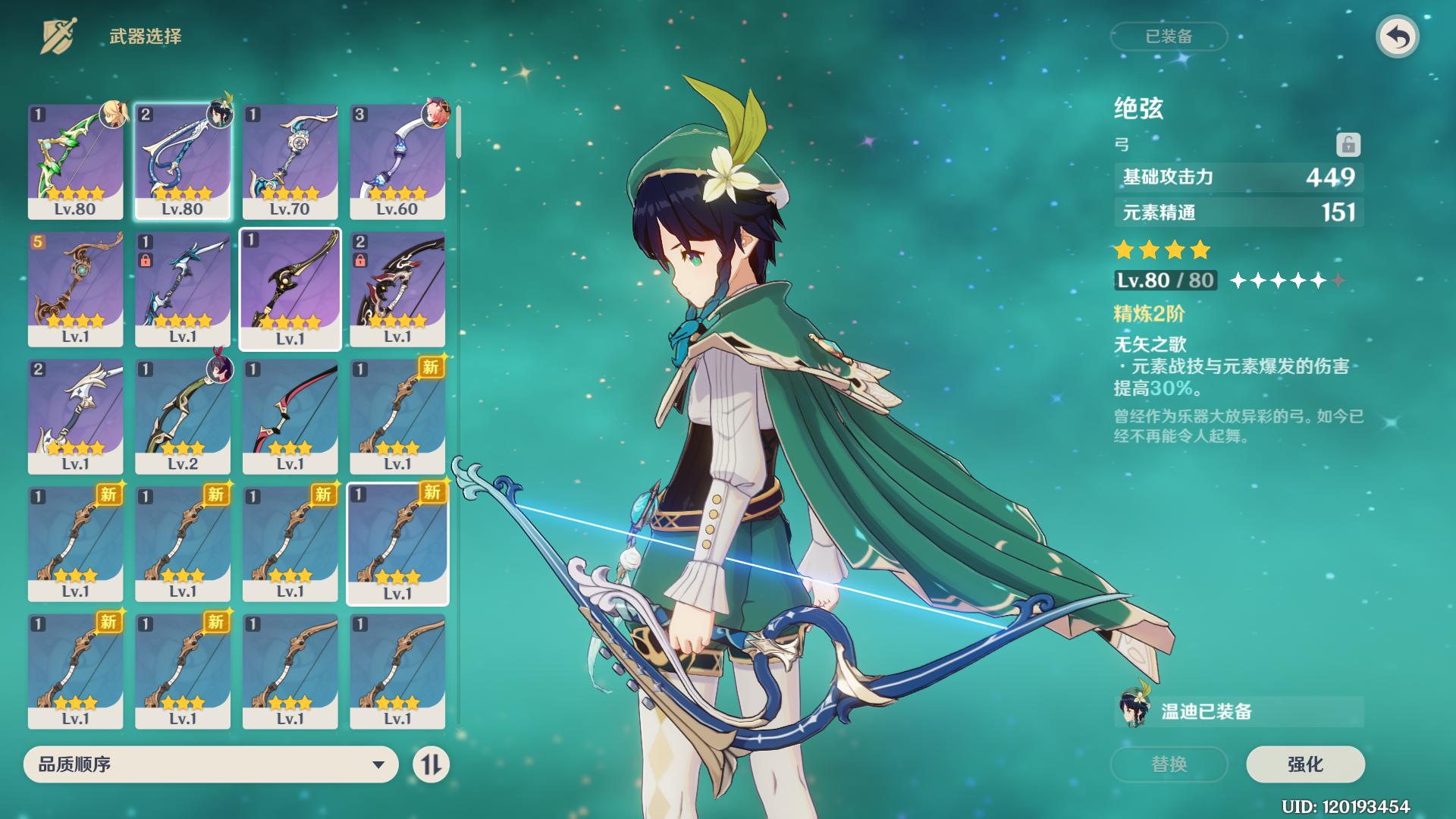Open the 品质顺序 sort dropdown
1456x819 pixels.
[211, 764]
